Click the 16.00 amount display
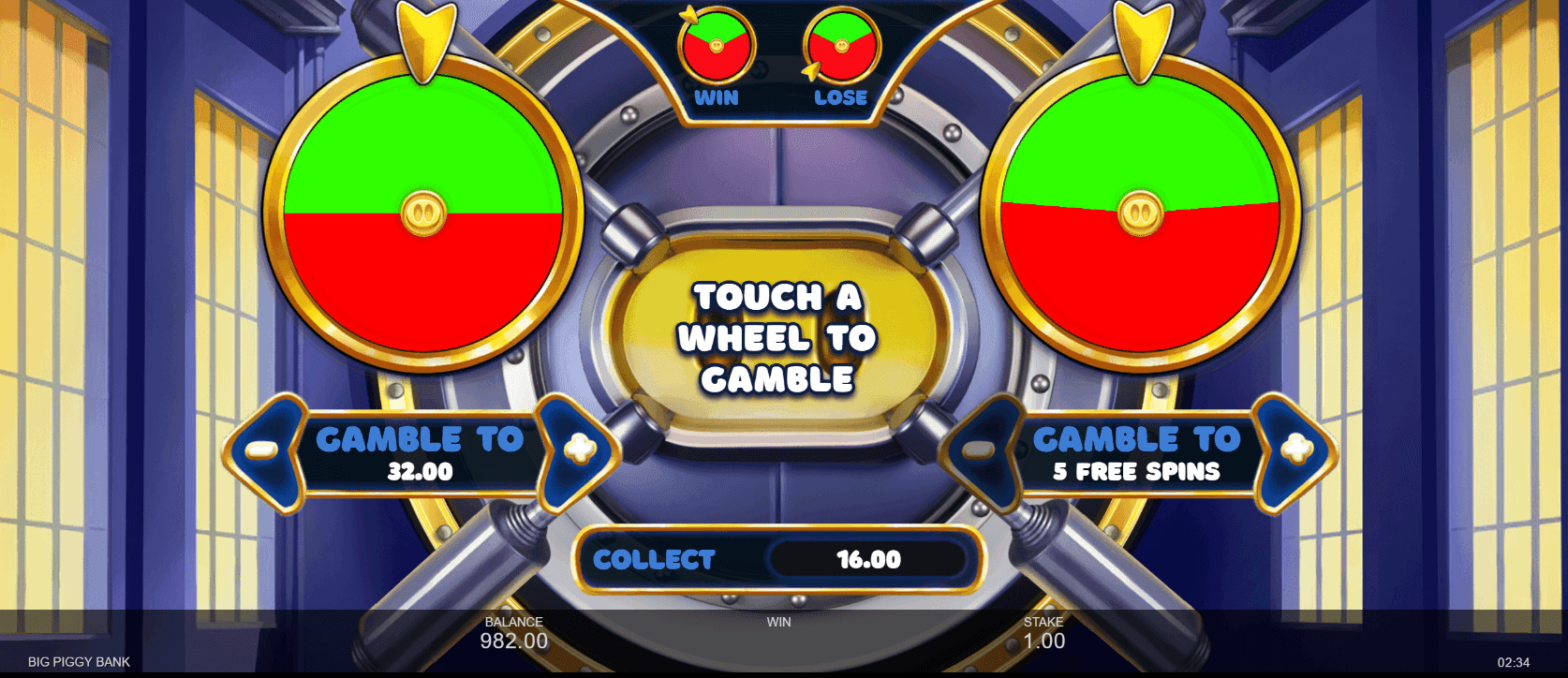 (x=869, y=560)
